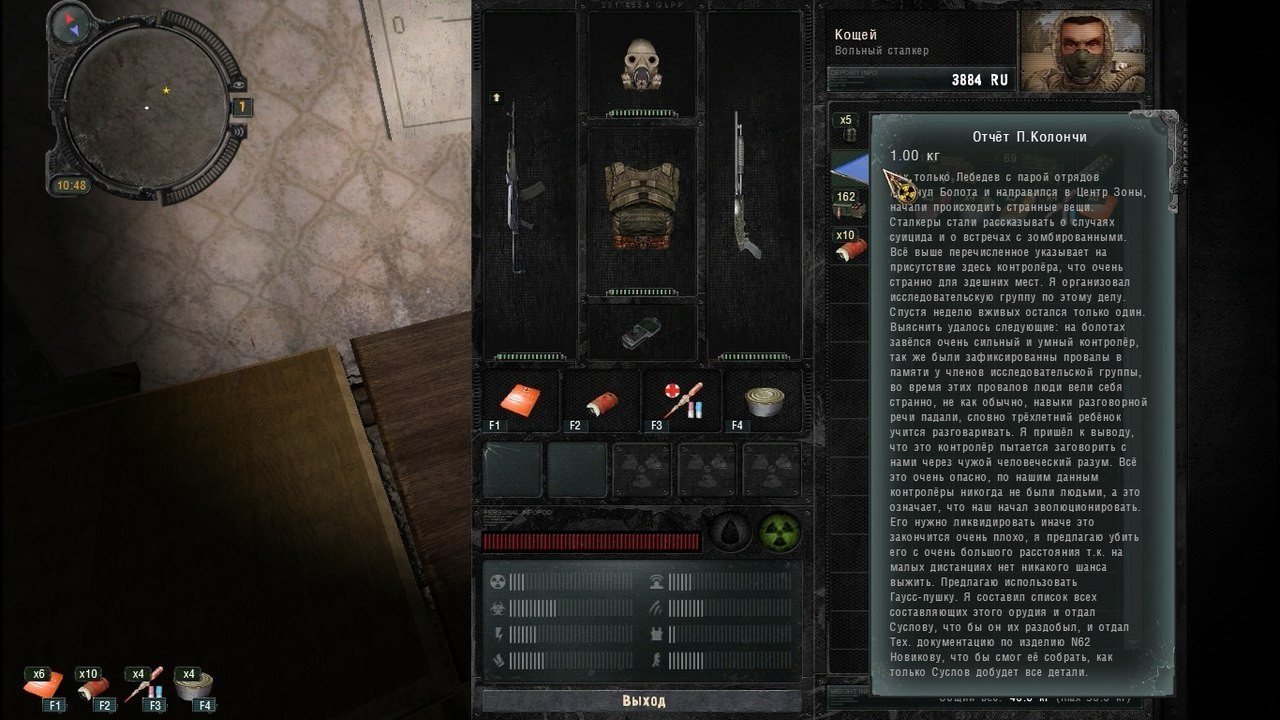Click the green radiation indicator icon
The height and width of the screenshot is (720, 1280).
click(777, 533)
